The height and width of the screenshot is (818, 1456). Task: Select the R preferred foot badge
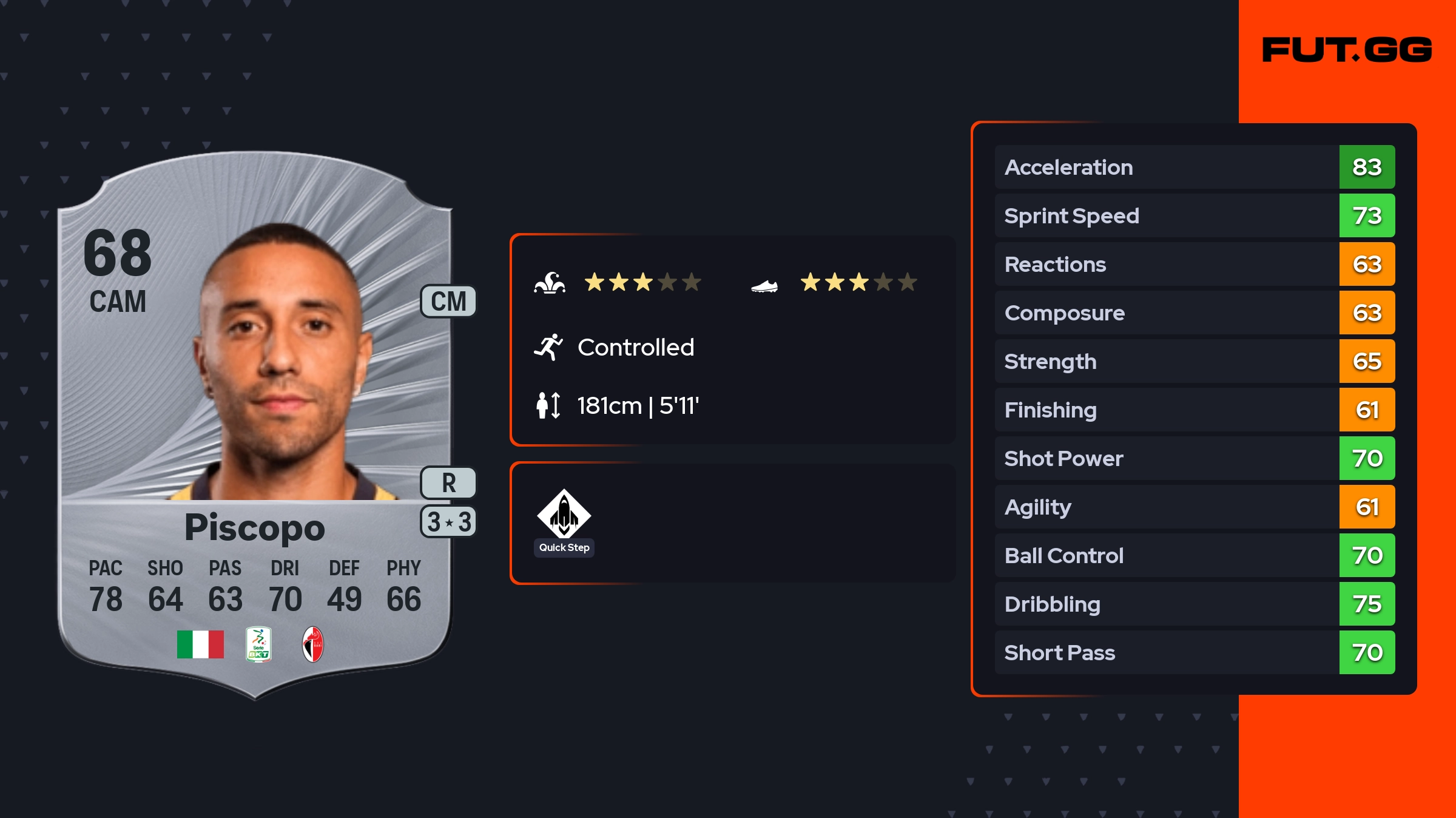pos(448,483)
